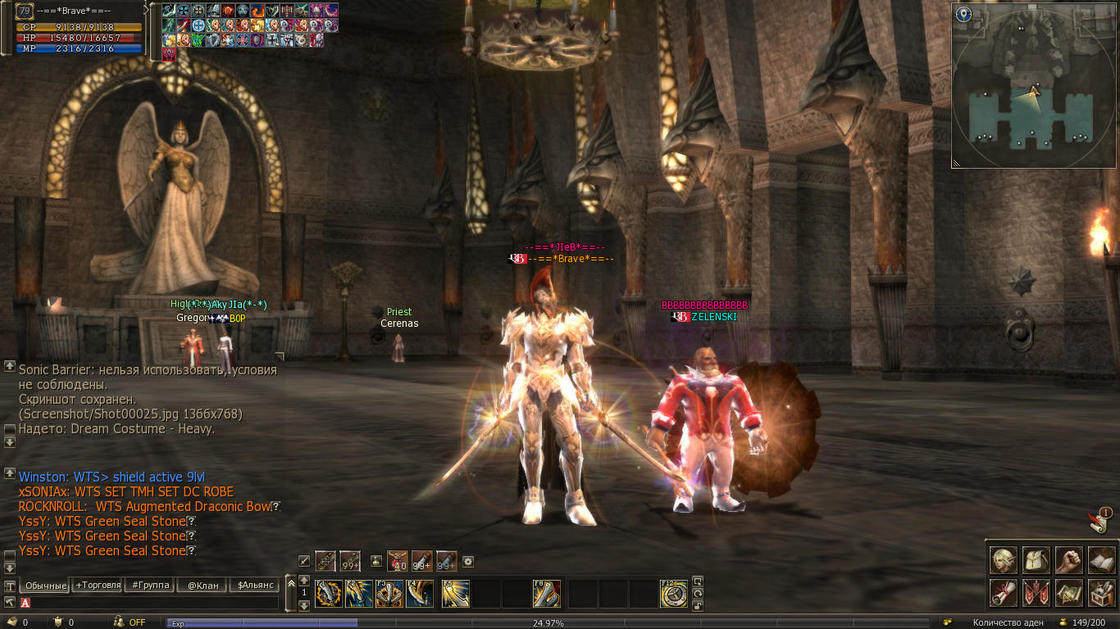This screenshot has width=1120, height=629.
Task: Activate the F12 hotbar skill
Action: (674, 594)
